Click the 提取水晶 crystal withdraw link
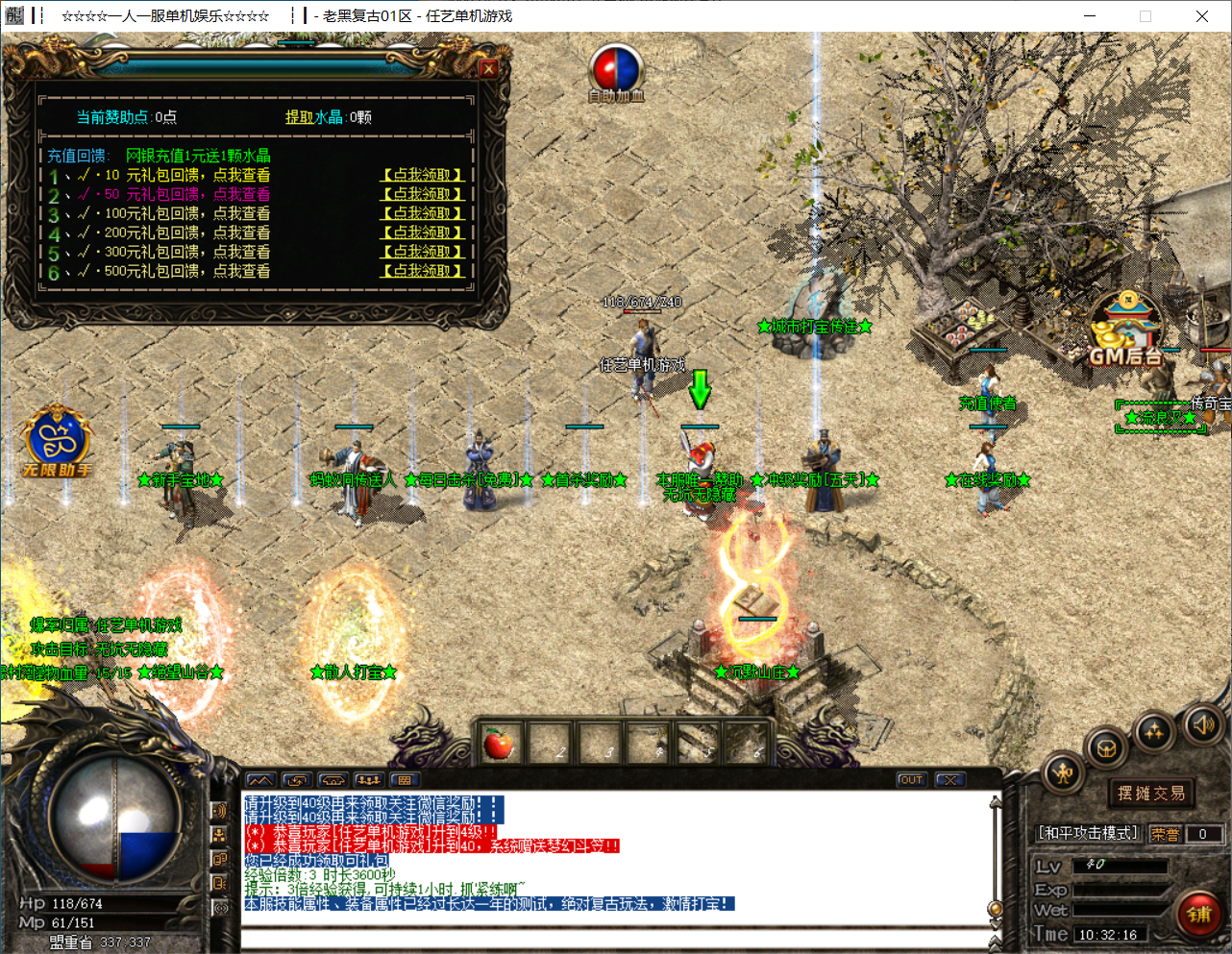 pos(313,117)
